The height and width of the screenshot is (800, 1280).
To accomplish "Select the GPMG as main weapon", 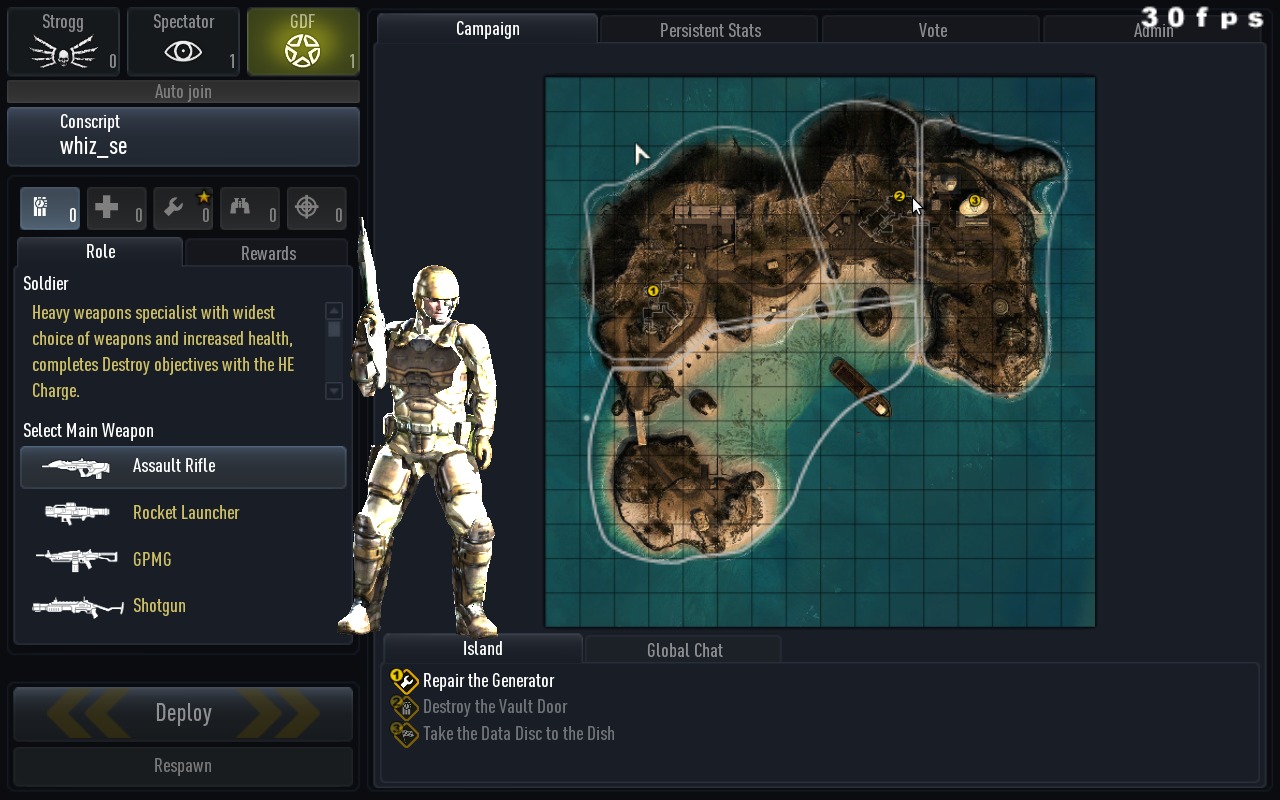I will click(152, 560).
